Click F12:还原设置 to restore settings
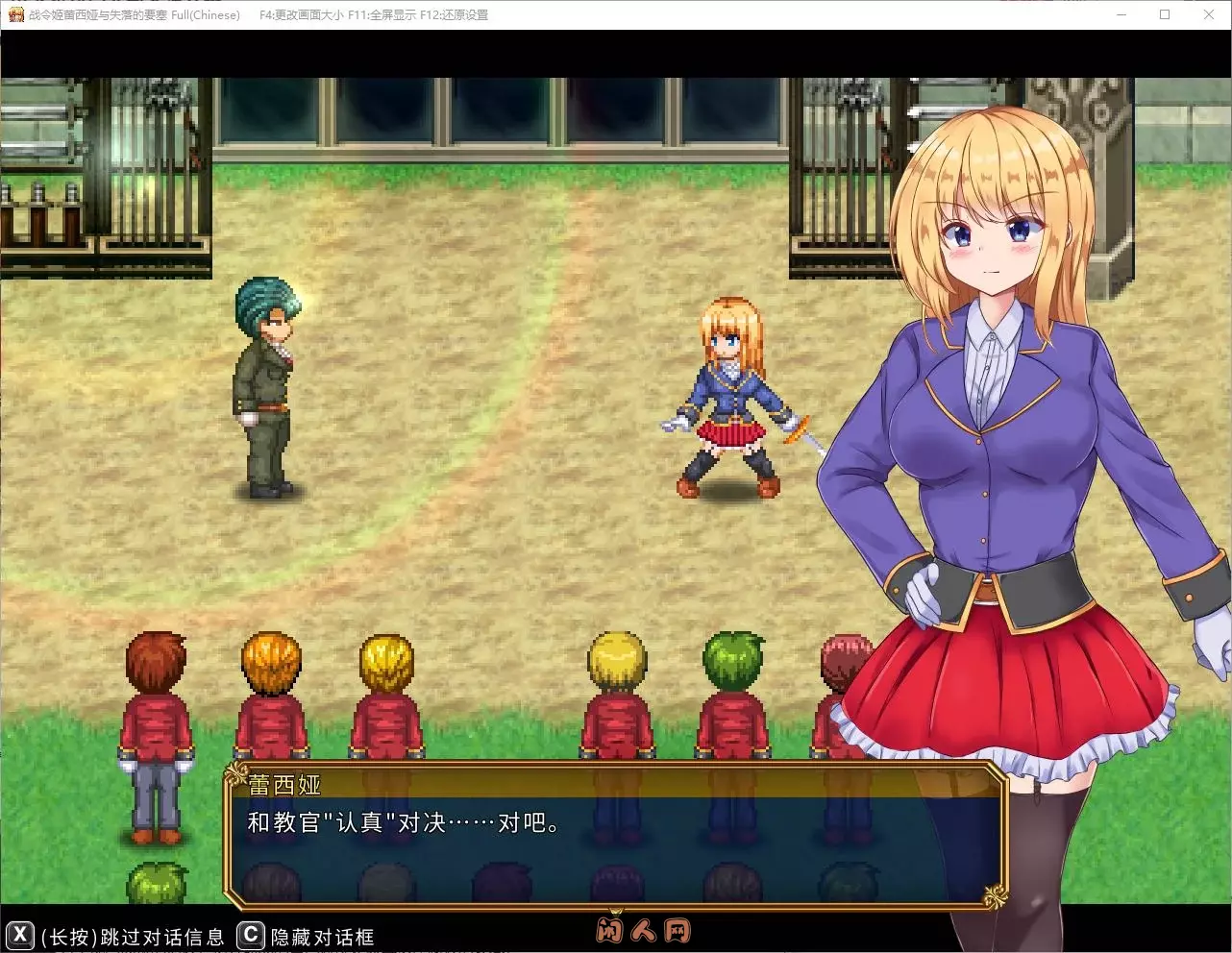 [453, 14]
